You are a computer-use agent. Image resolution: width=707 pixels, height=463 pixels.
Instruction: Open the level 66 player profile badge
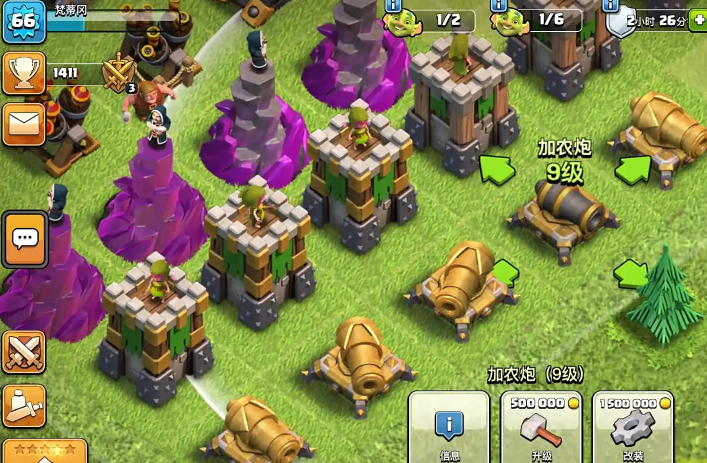pyautogui.click(x=23, y=22)
